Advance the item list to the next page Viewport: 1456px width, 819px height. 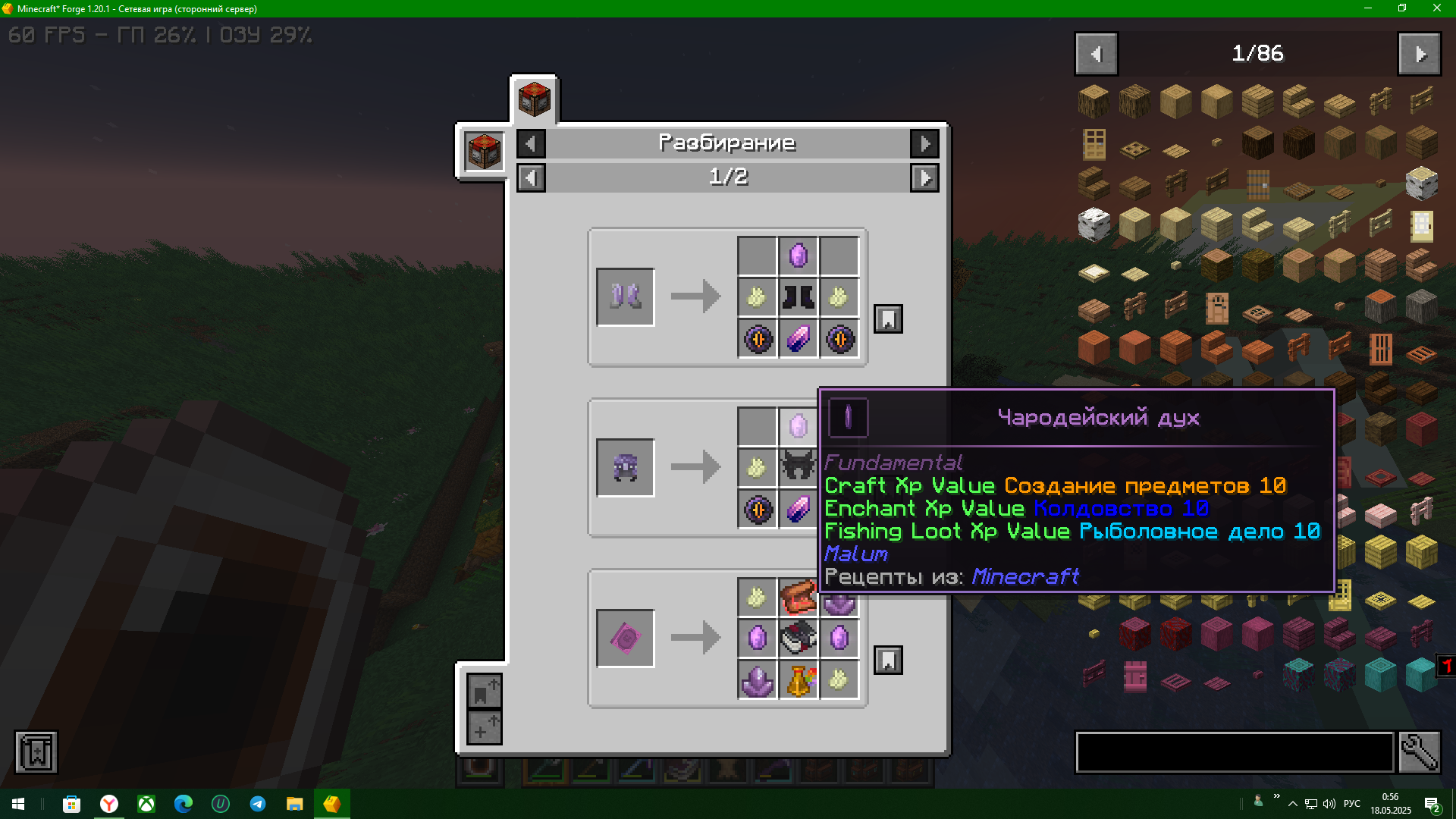tap(1419, 54)
